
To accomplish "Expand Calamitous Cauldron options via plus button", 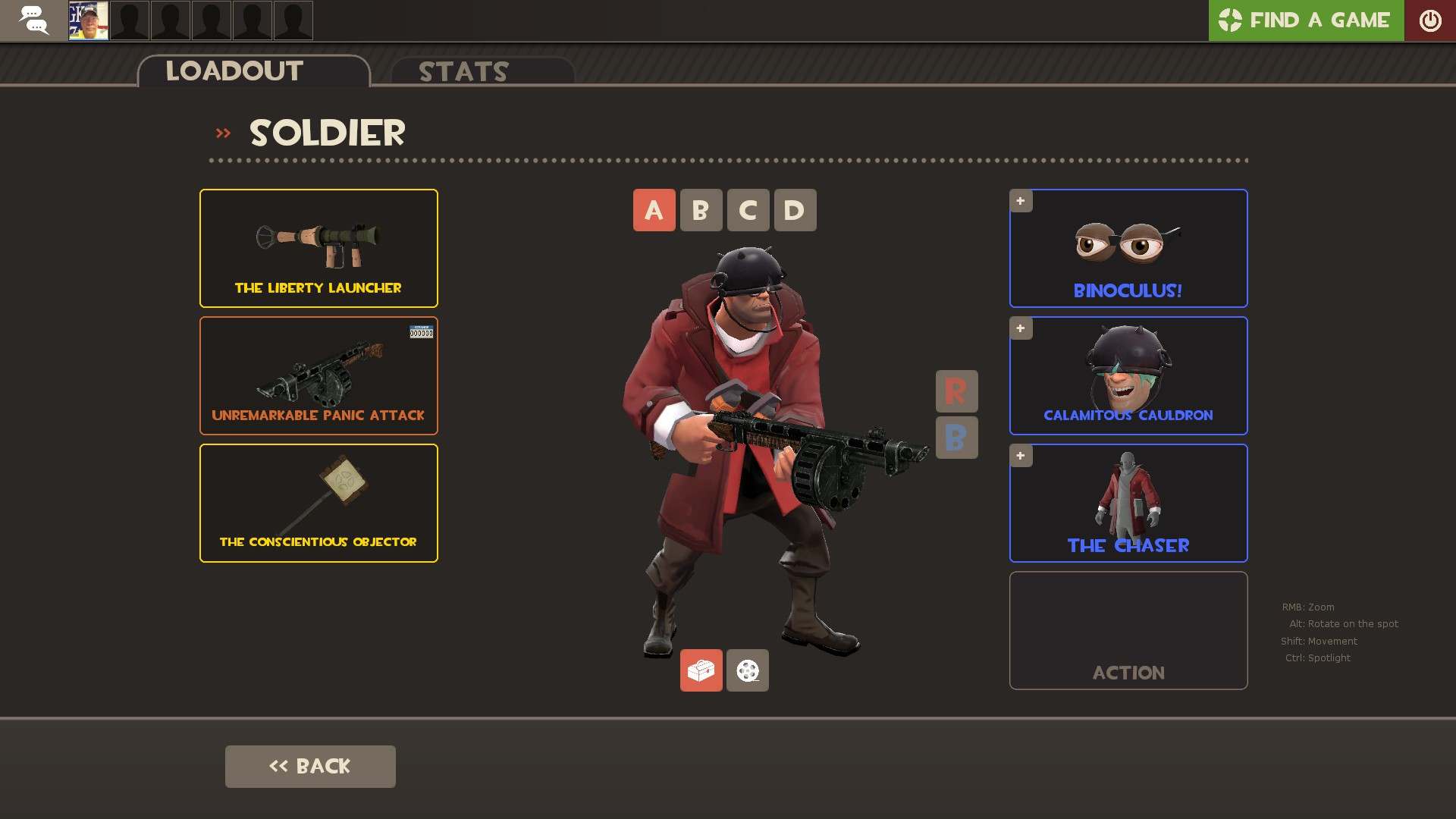I will [1021, 328].
